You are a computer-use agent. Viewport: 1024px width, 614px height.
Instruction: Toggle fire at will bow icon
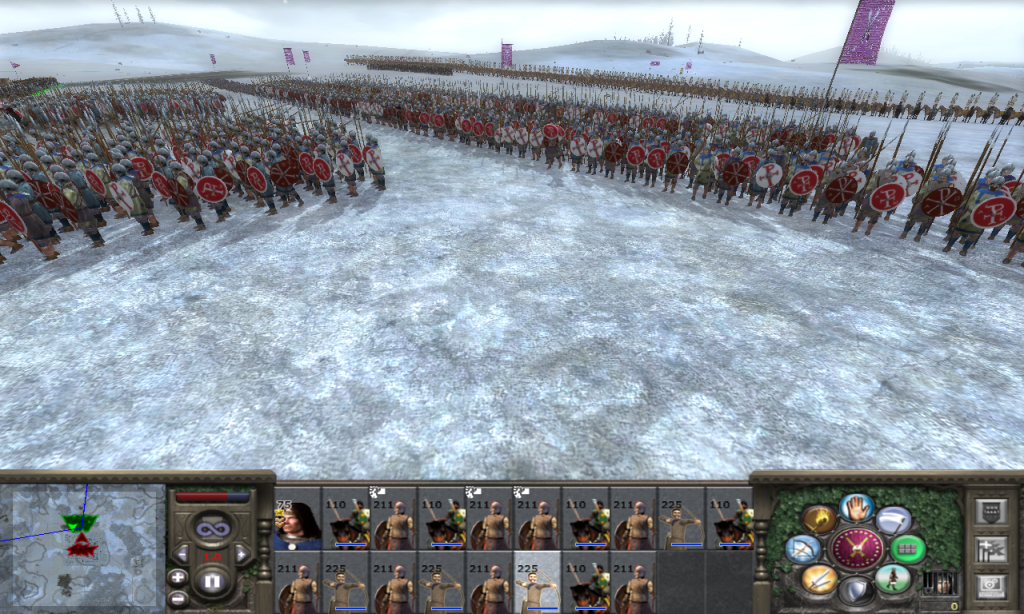(x=803, y=548)
